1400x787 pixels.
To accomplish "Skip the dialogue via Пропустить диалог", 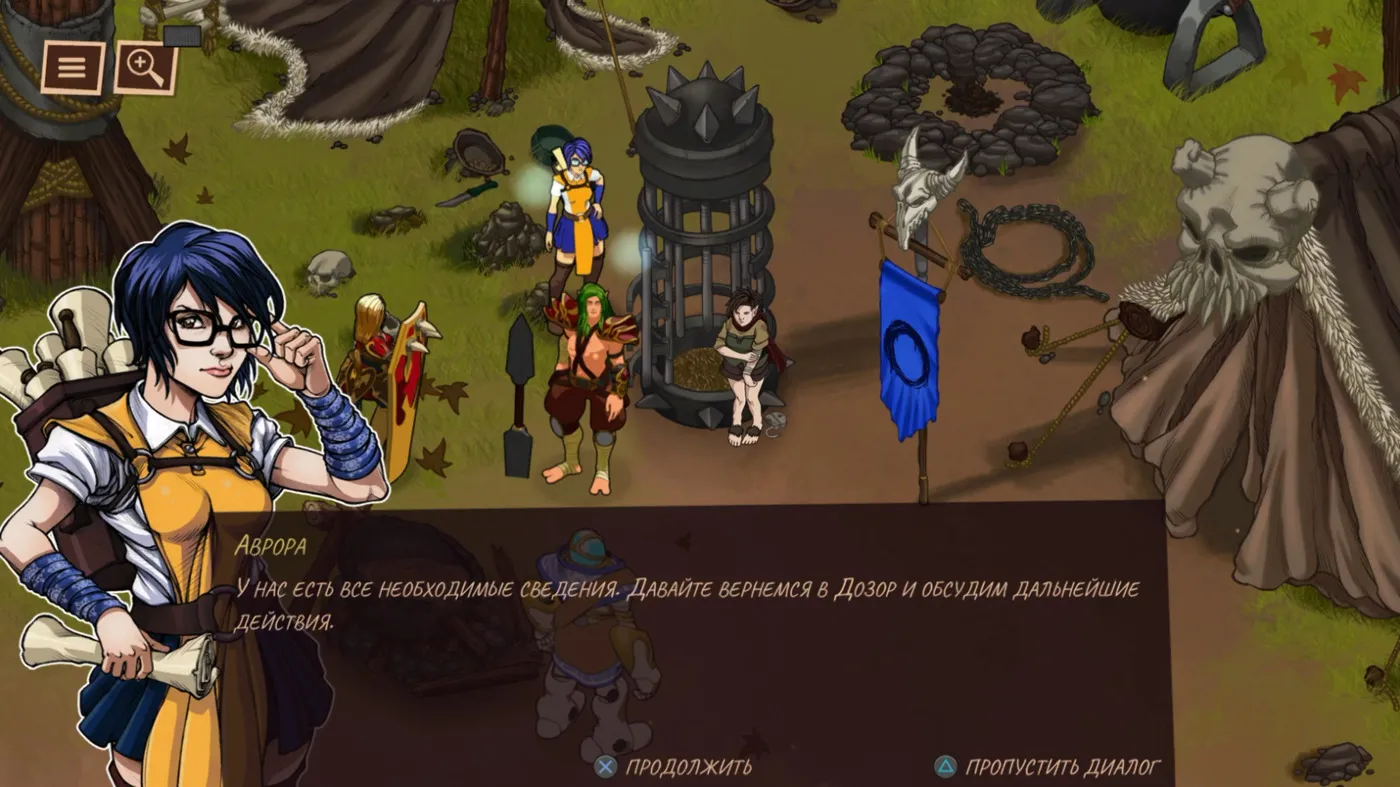I will [1047, 767].
